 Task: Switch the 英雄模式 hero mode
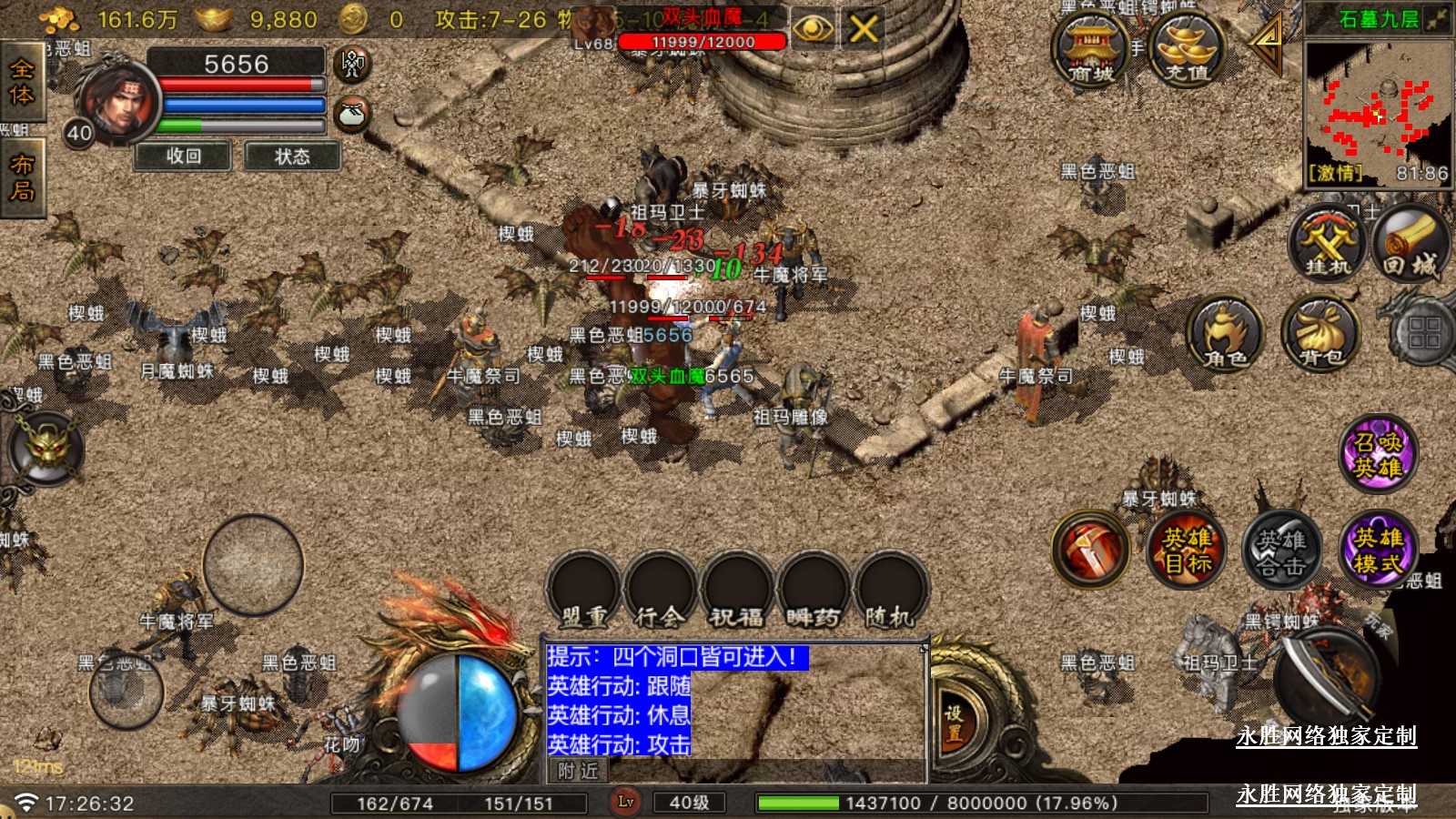[x=1378, y=549]
